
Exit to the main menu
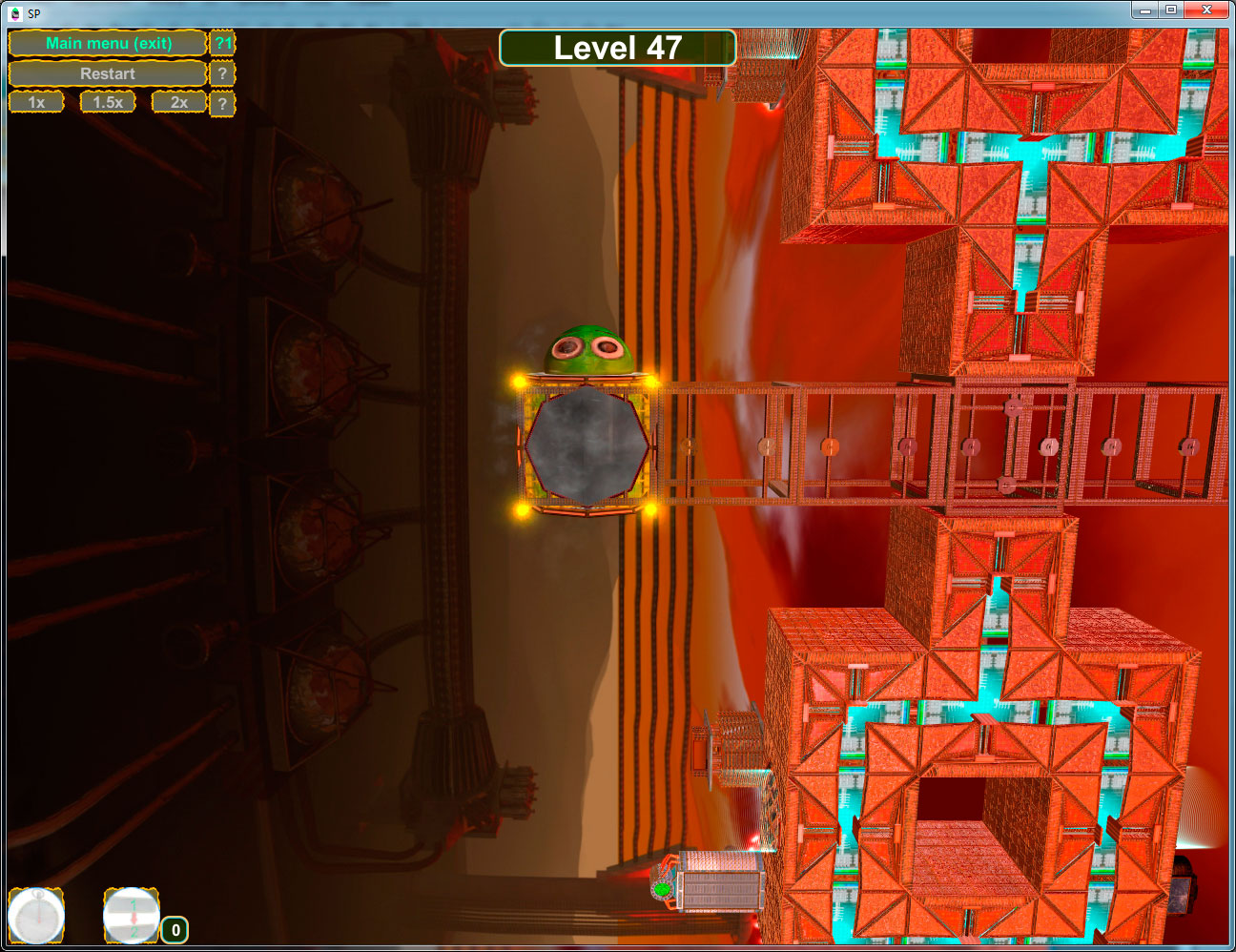tap(108, 43)
